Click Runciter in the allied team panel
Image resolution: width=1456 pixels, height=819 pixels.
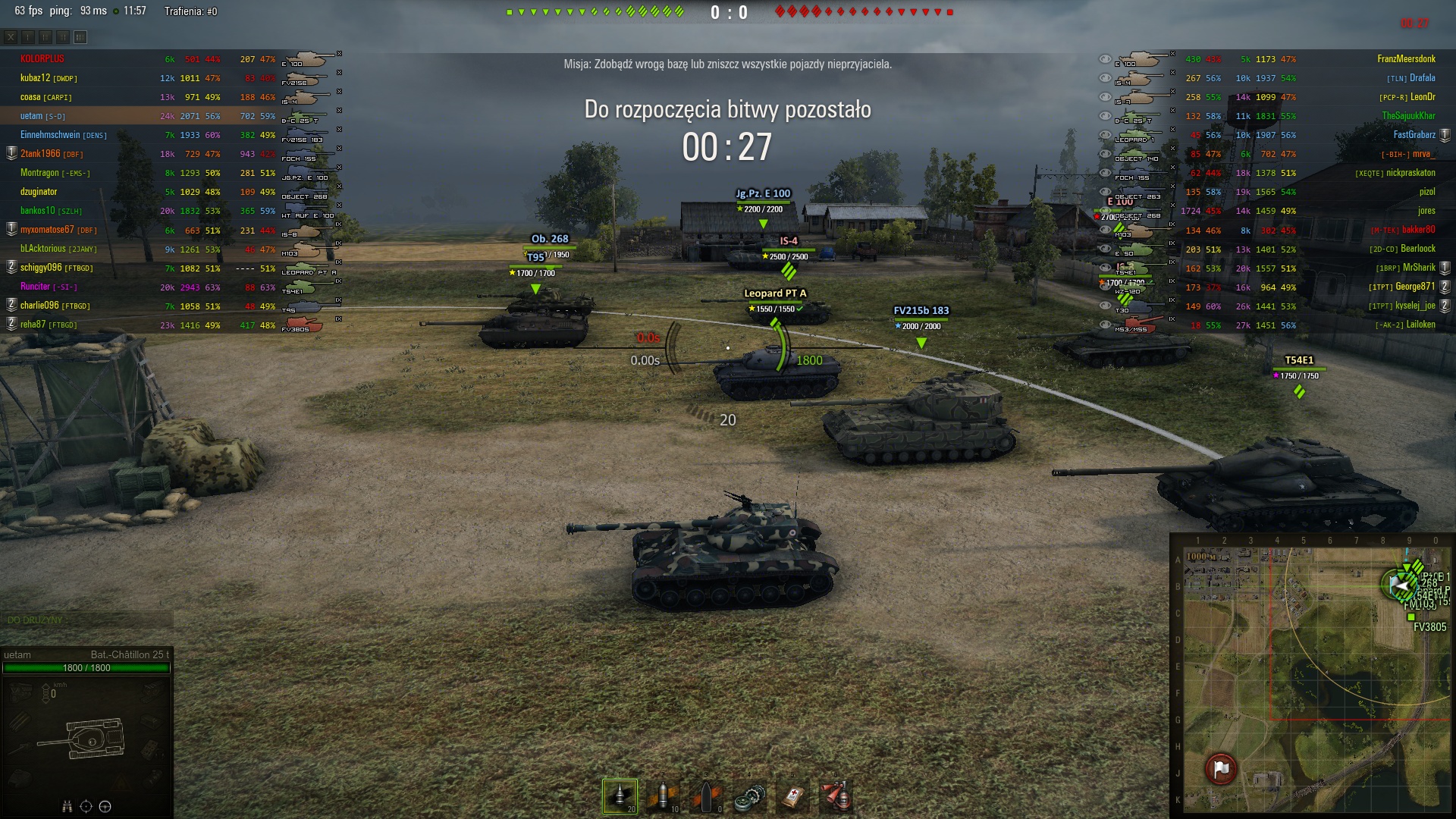point(35,287)
